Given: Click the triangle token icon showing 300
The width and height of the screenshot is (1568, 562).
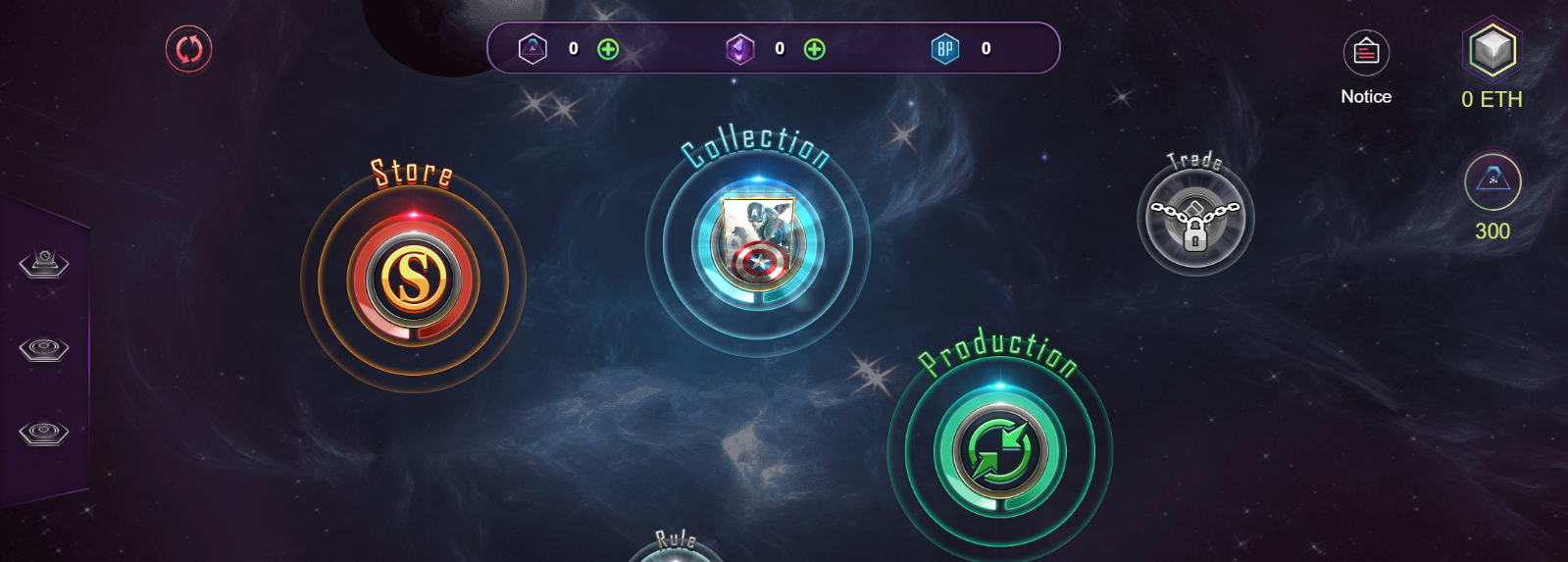Looking at the screenshot, I should click(x=1492, y=181).
